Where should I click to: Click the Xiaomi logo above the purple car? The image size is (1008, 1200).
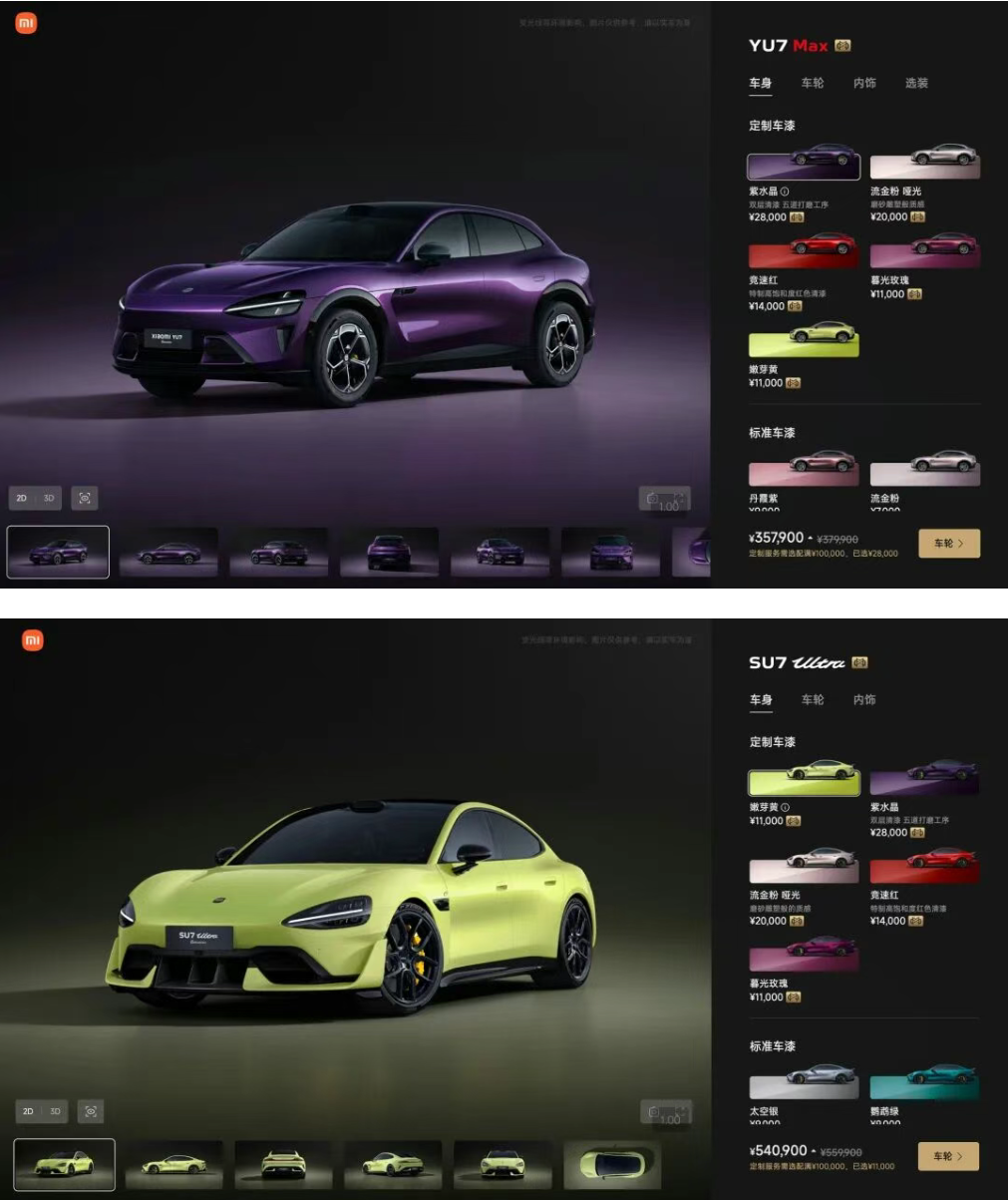pyautogui.click(x=26, y=23)
